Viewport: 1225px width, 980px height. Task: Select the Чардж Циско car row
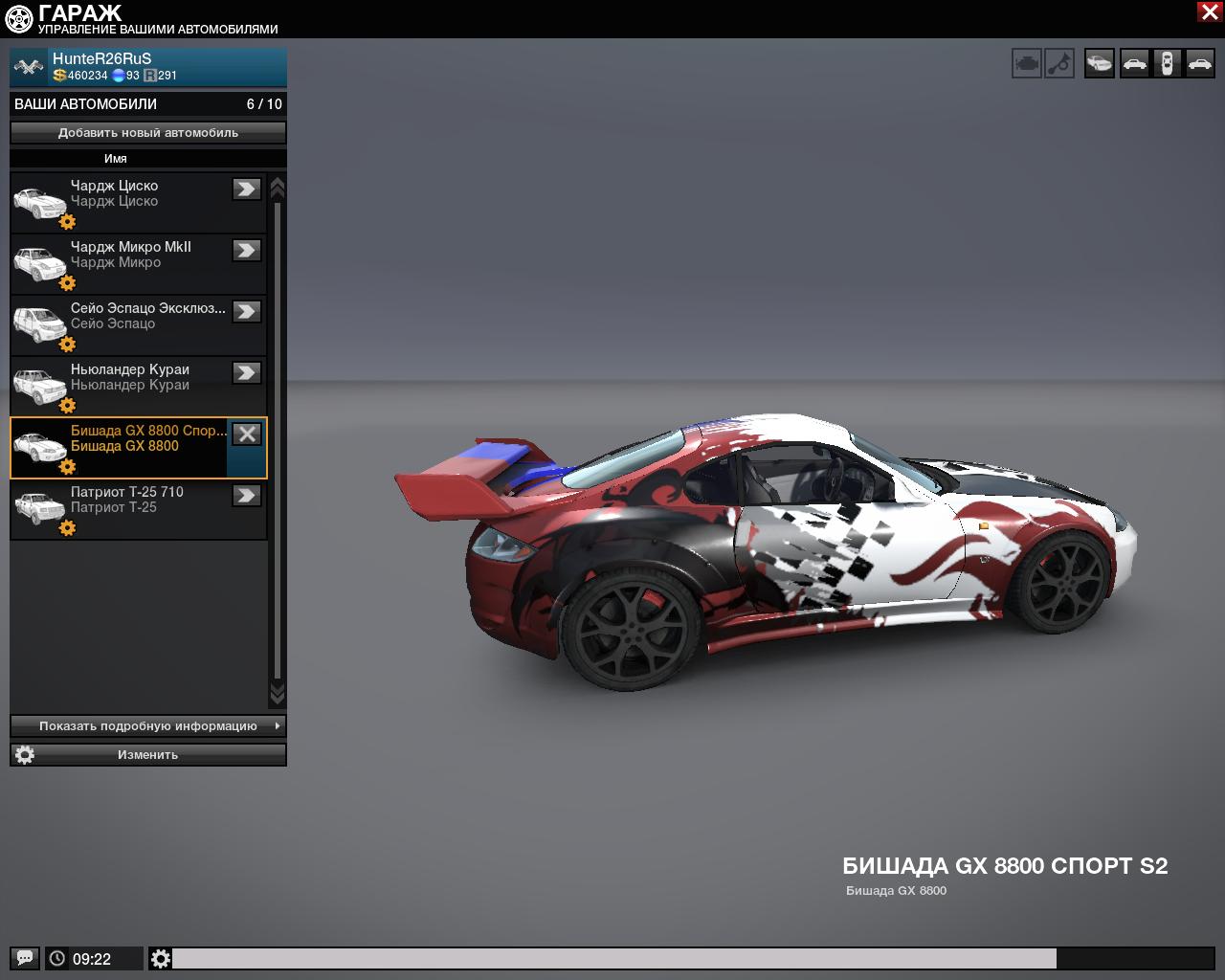(x=124, y=201)
